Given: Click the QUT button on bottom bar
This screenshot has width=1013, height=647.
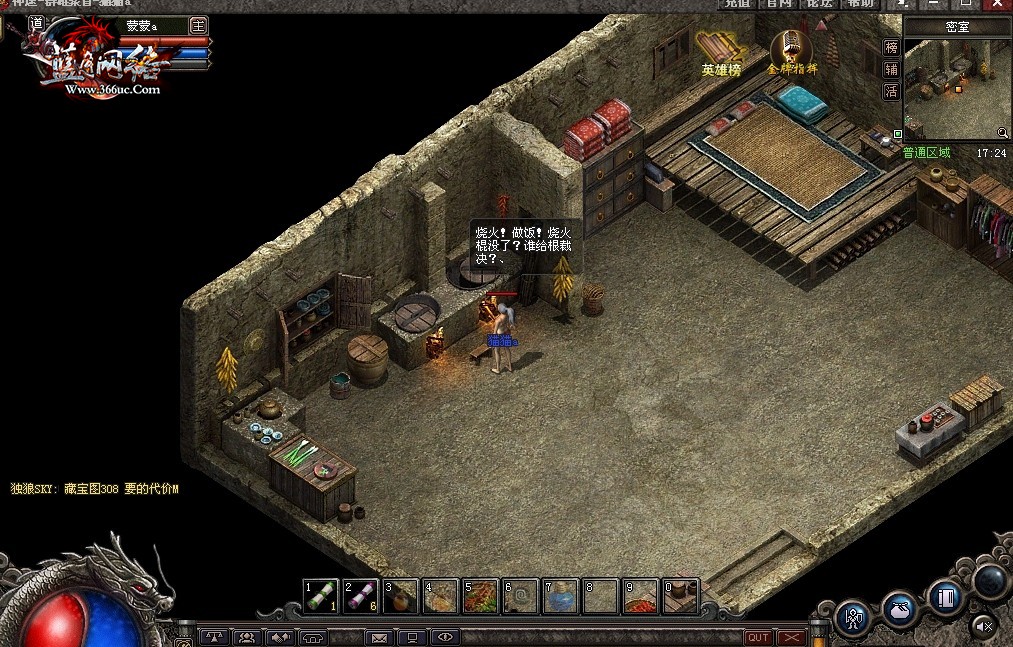Looking at the screenshot, I should click(x=758, y=638).
